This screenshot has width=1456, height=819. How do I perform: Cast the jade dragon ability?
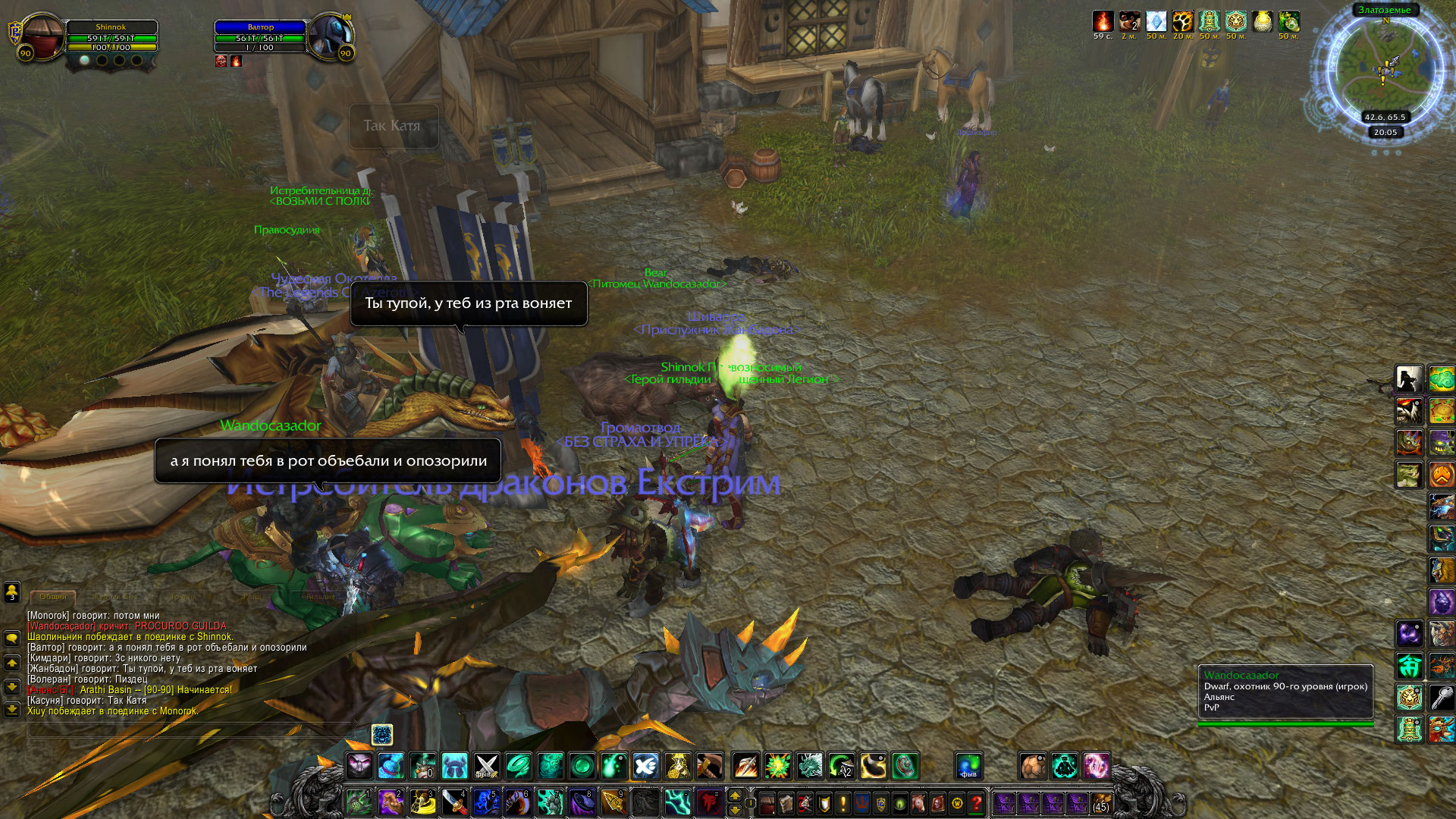[810, 766]
